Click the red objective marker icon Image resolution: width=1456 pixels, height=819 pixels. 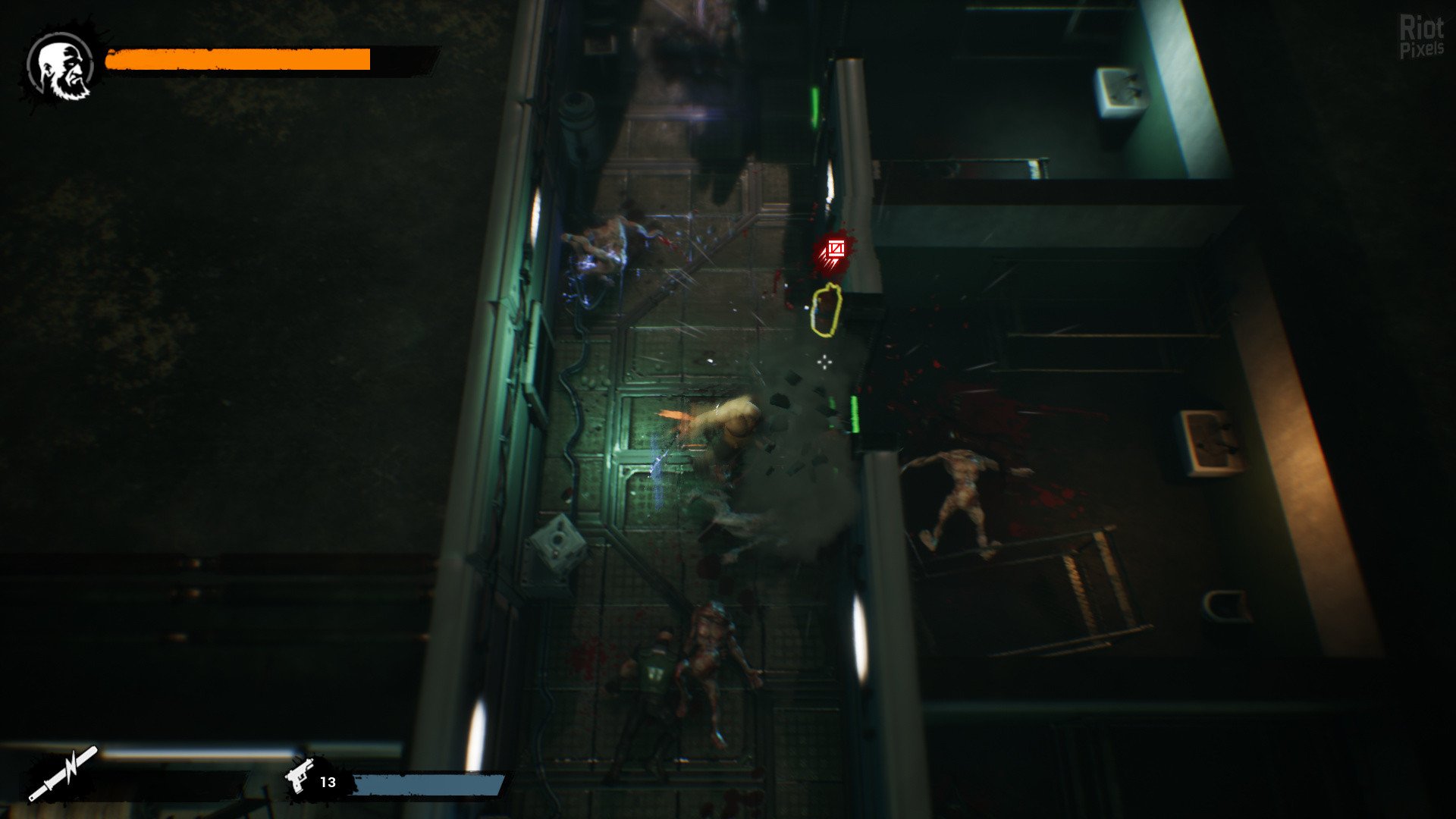(834, 251)
